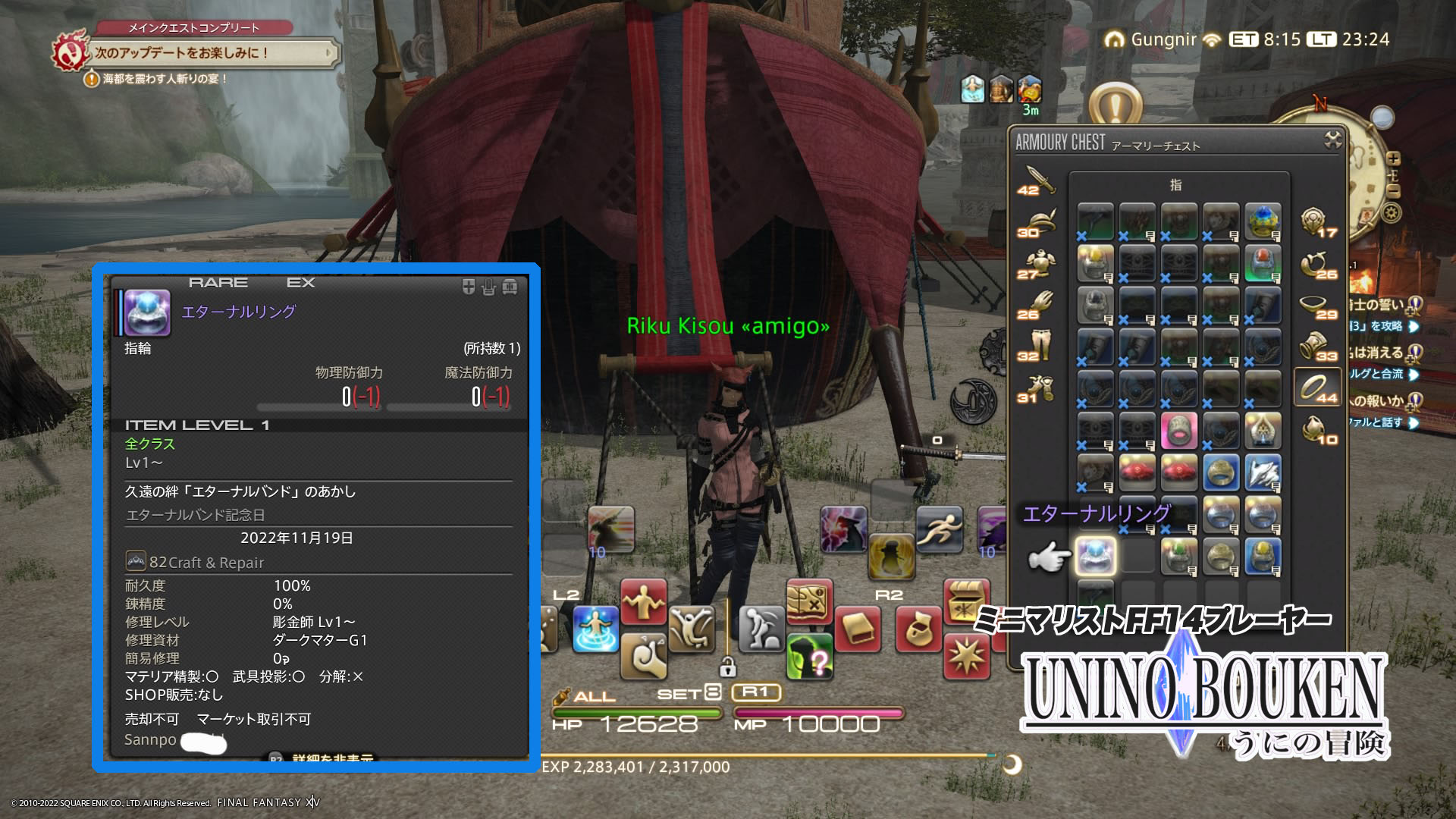Select the Eternal Ring slot in the chest

[x=1095, y=556]
